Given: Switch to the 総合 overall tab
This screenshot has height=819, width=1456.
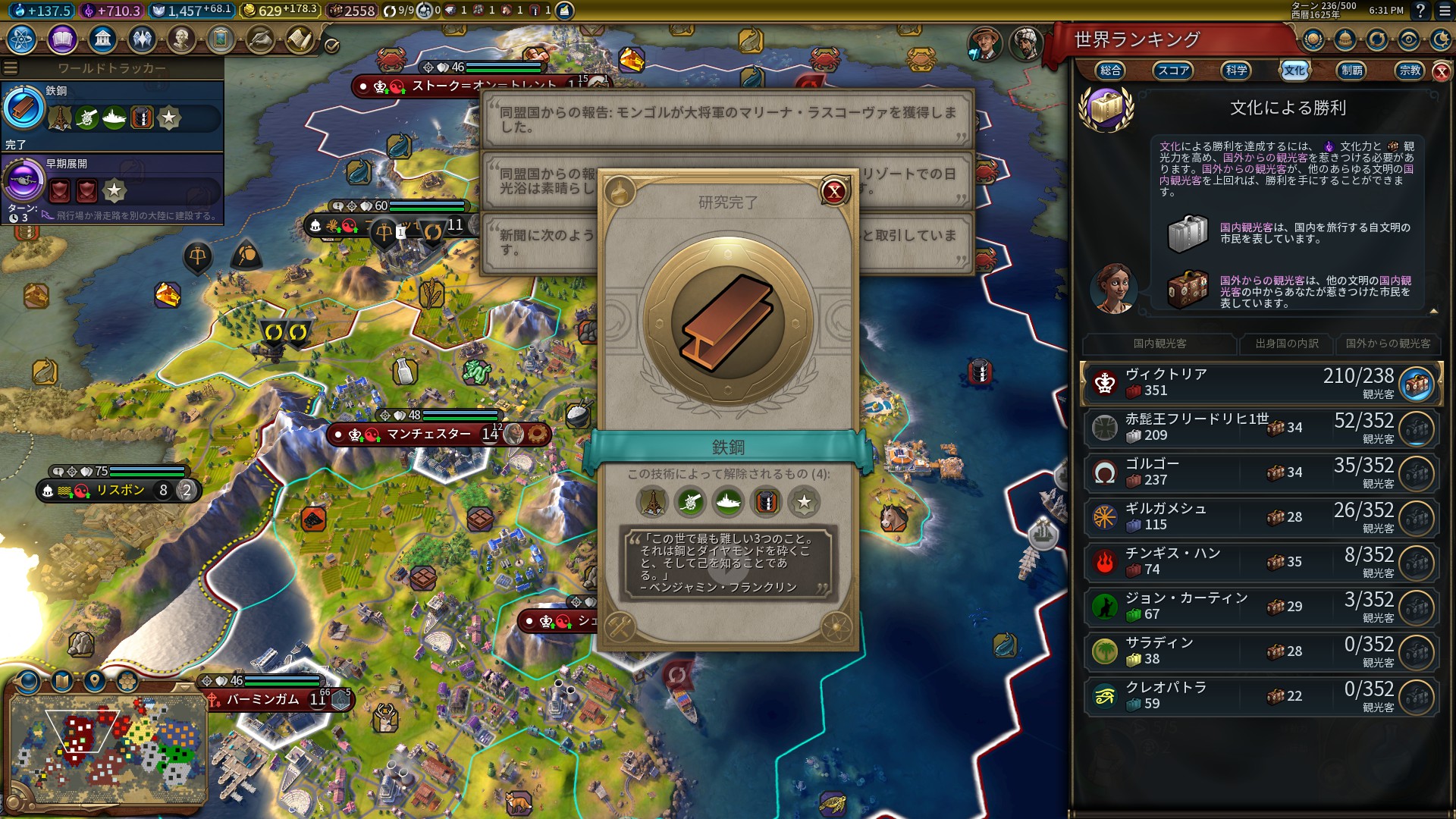Looking at the screenshot, I should (1110, 71).
